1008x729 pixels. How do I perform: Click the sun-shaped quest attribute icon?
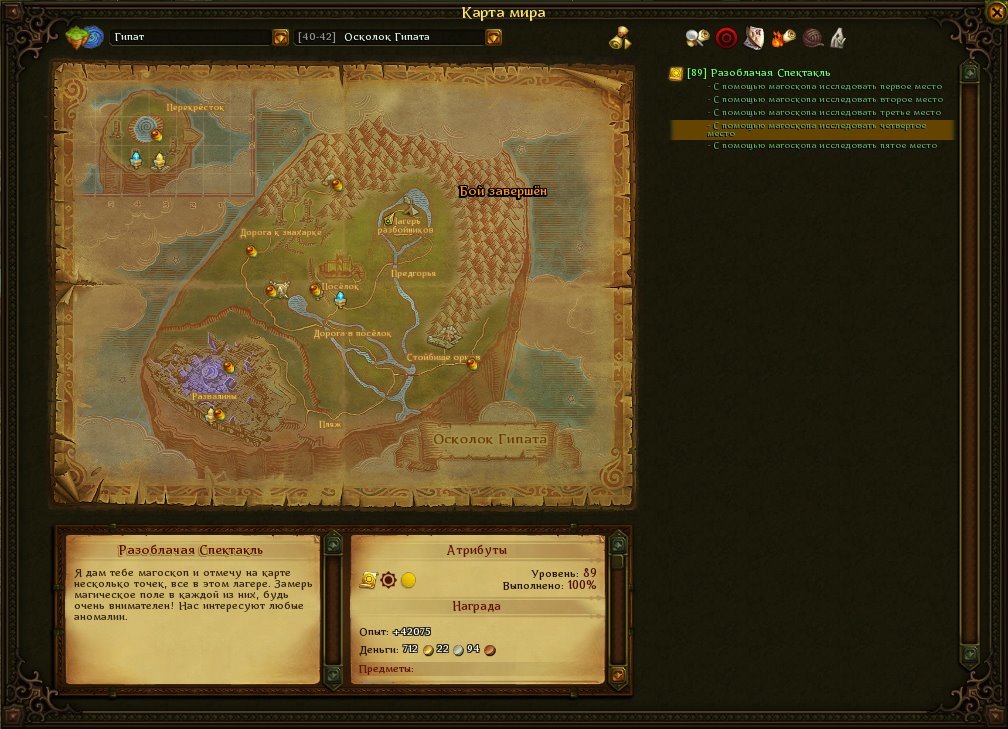pyautogui.click(x=388, y=580)
